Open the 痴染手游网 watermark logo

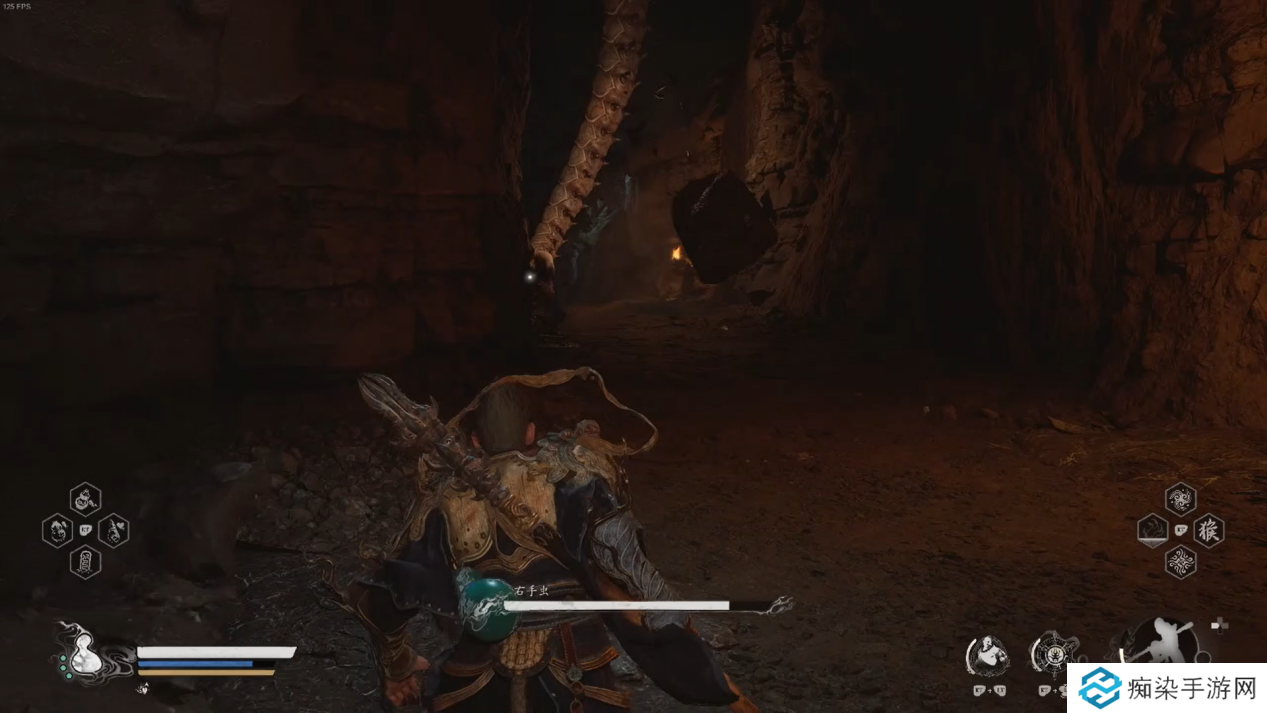(1165, 688)
